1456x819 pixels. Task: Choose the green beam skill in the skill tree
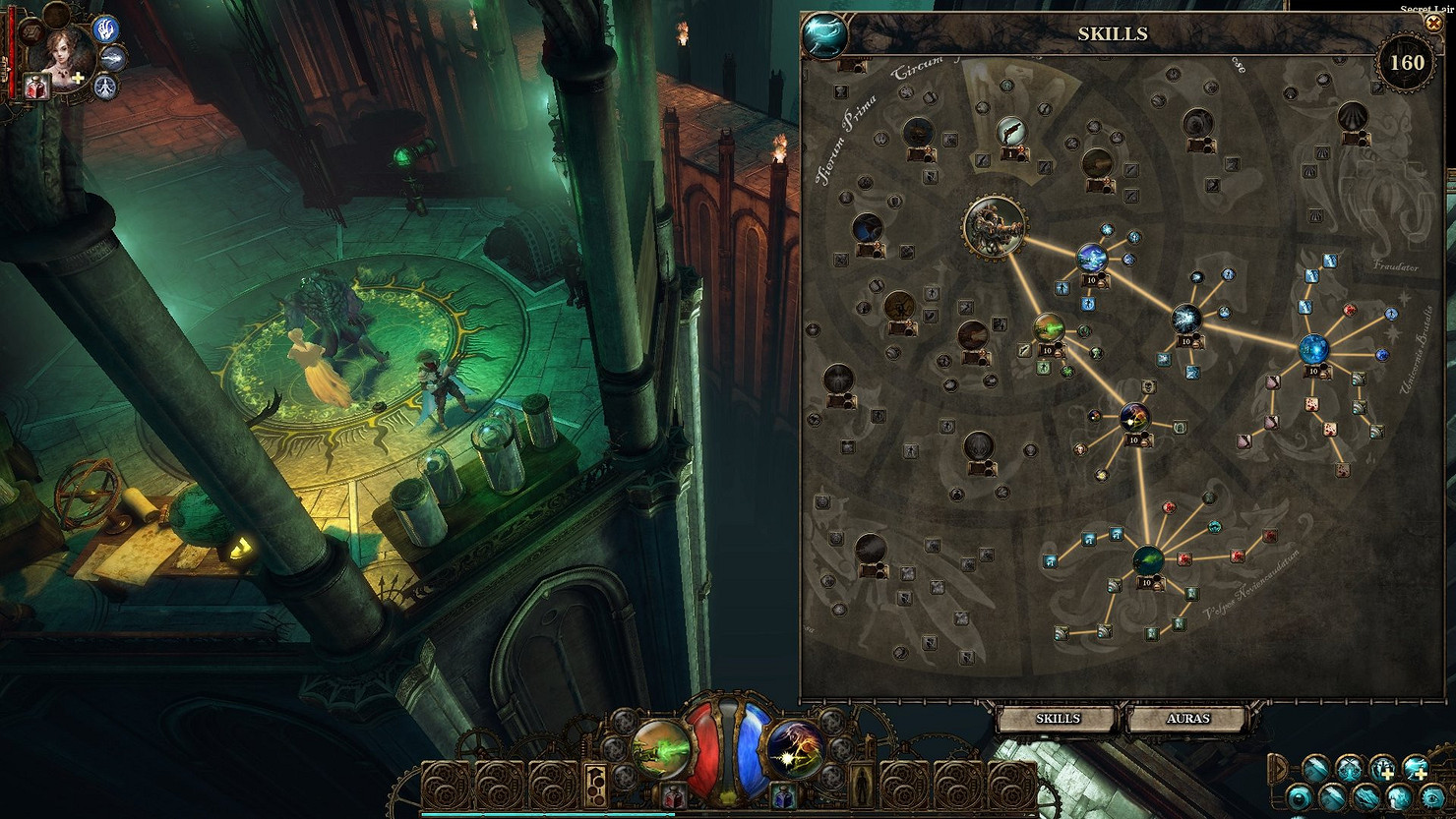point(1049,328)
